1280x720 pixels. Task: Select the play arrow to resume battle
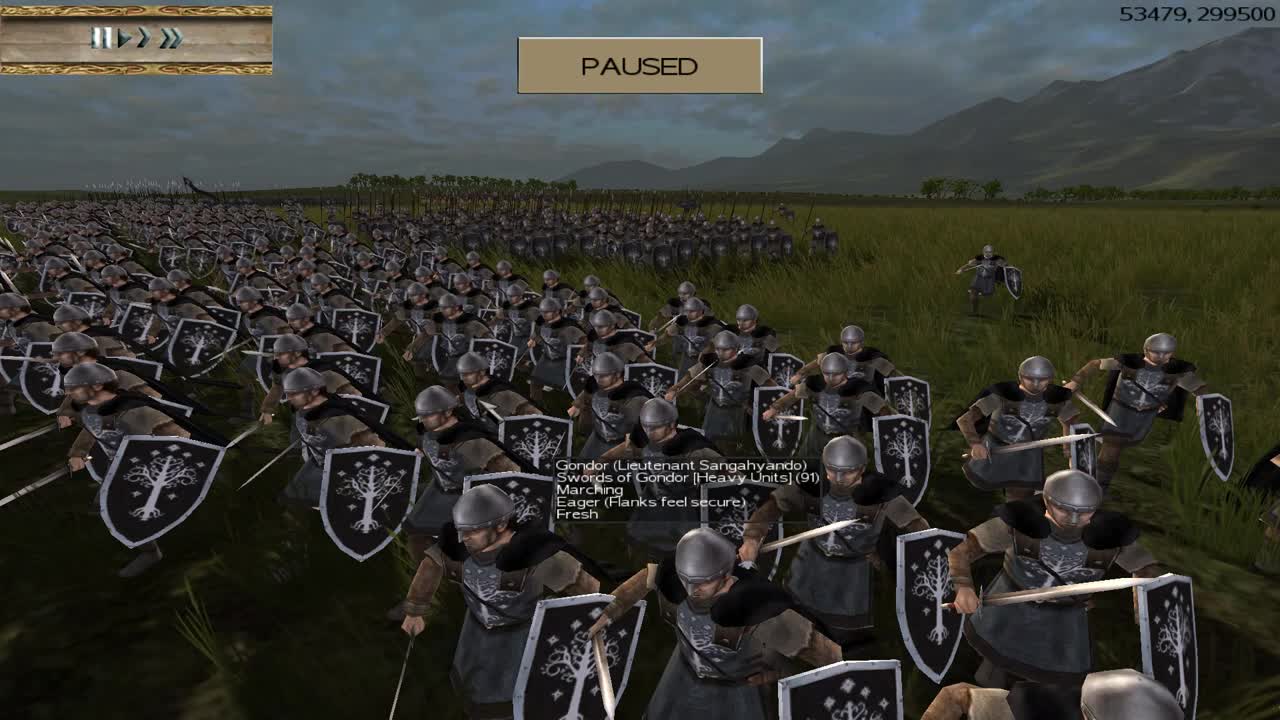tap(124, 37)
